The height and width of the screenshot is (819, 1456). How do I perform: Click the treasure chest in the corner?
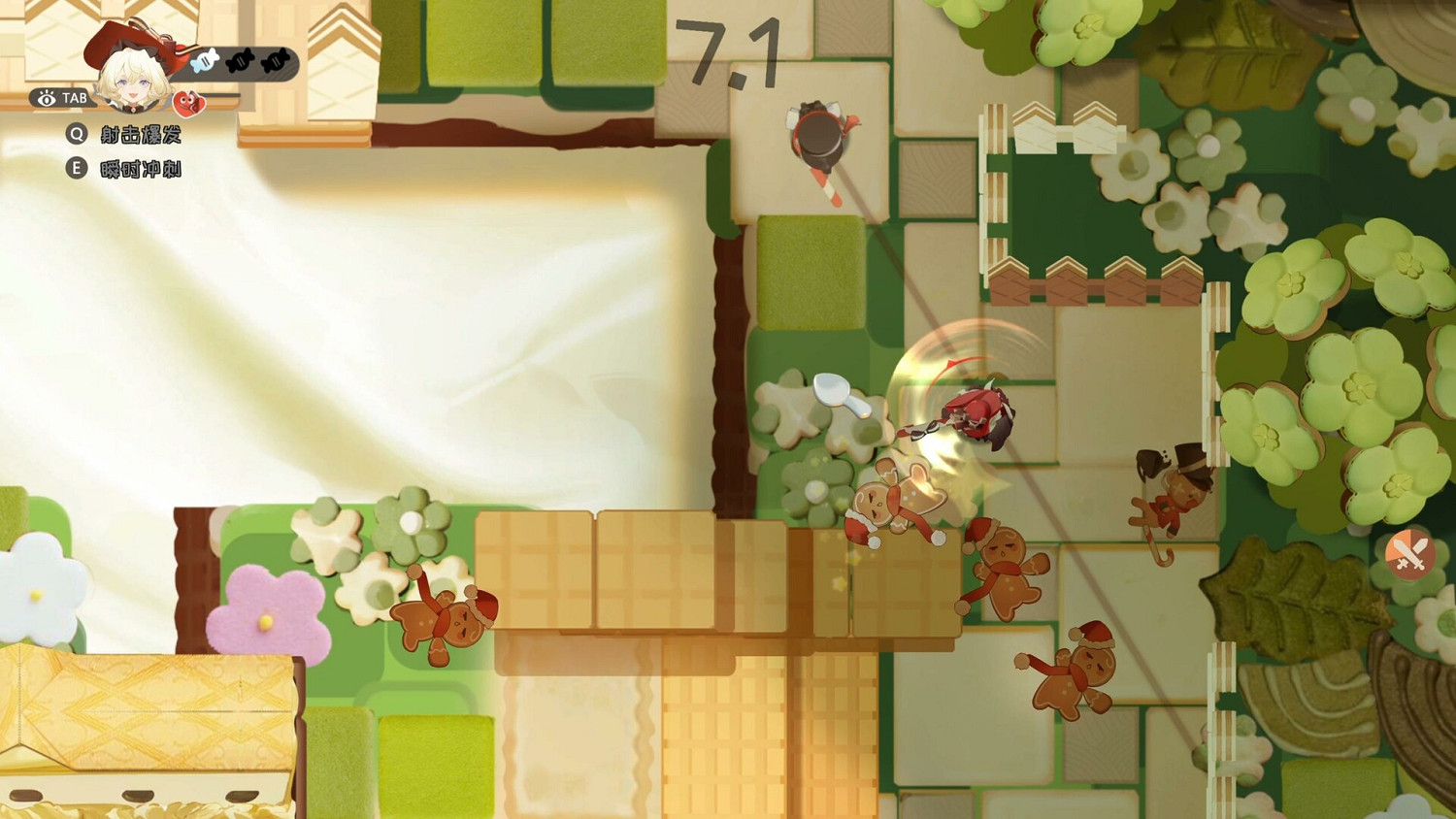146,718
